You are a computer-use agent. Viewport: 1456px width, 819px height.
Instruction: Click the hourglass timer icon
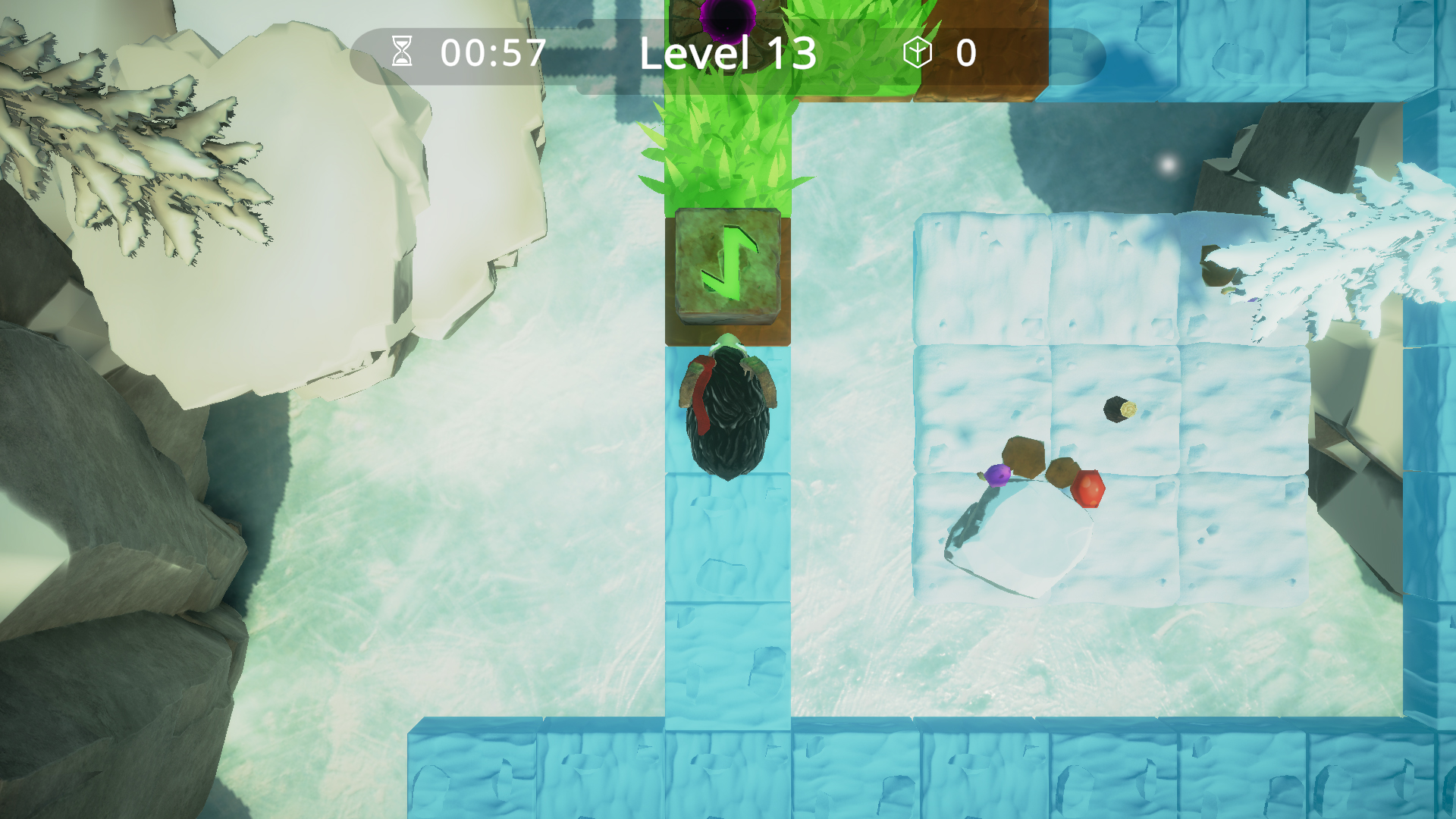pos(403,52)
